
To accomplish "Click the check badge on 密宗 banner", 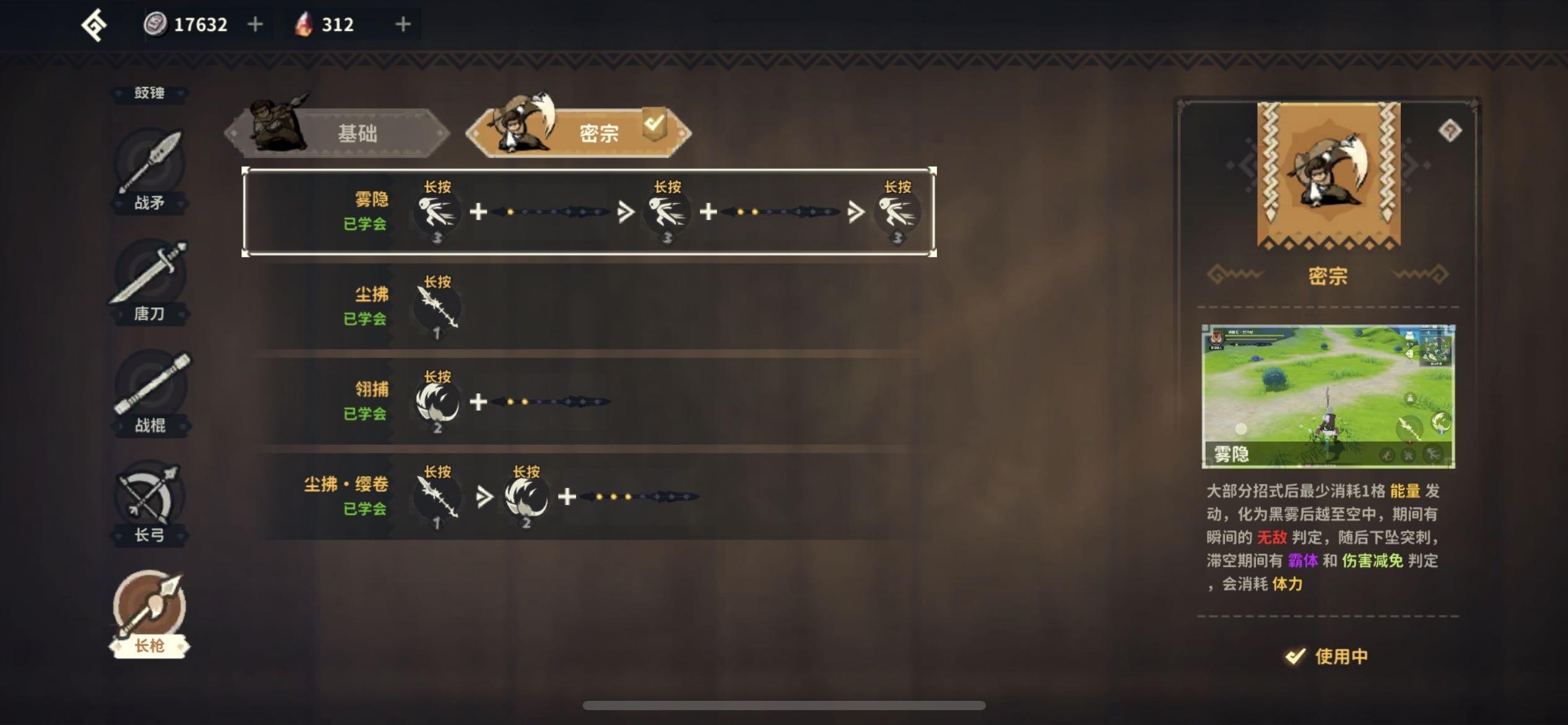I will pos(653,124).
